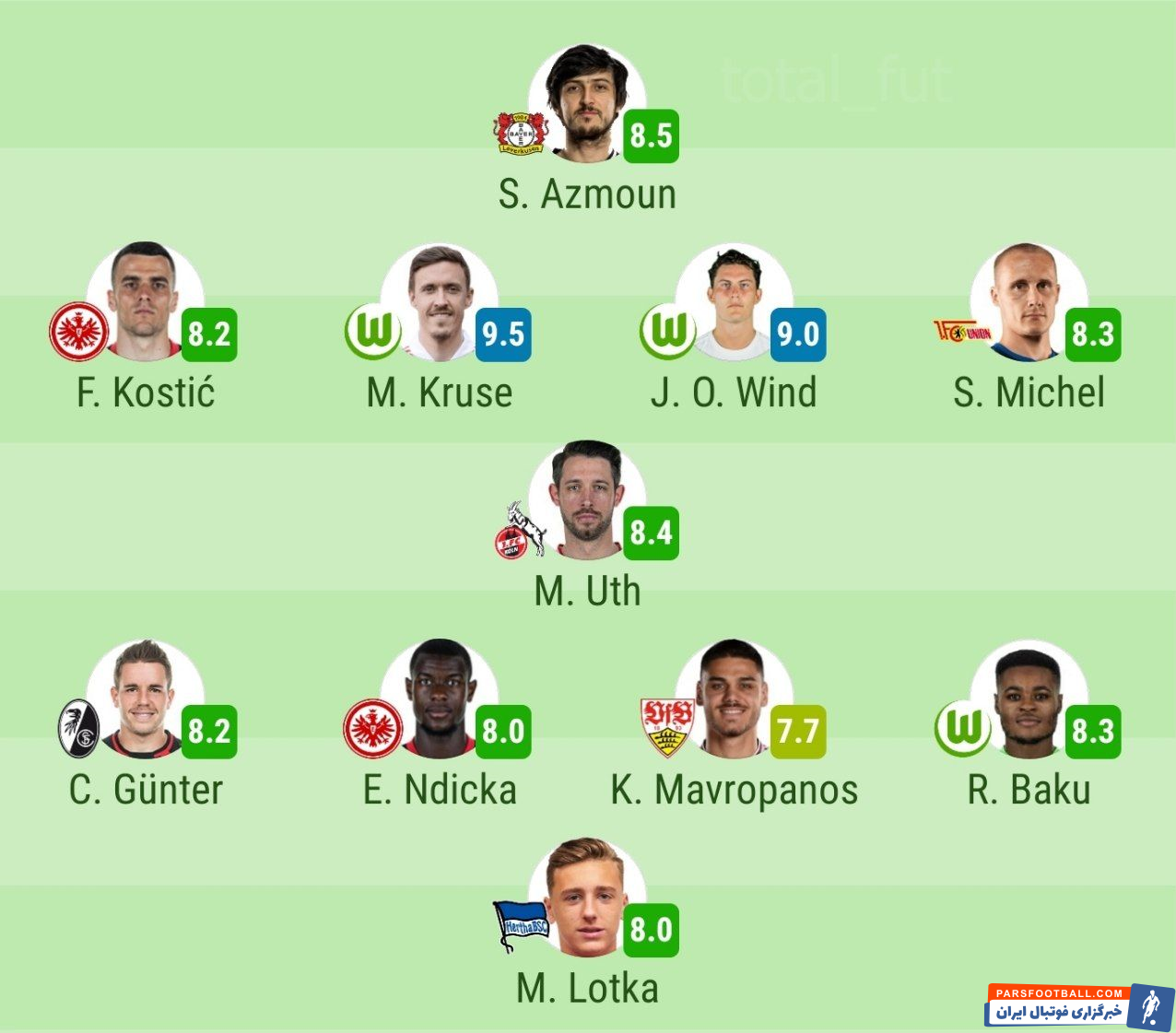
Task: Select C. Günter in the defense line
Action: click(x=145, y=698)
